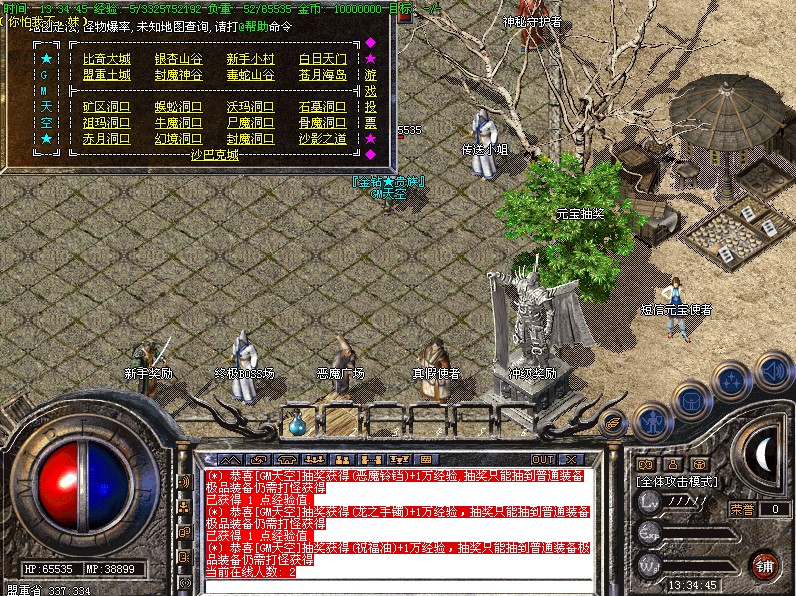The image size is (796, 596).
Task: Close the chat toolbar with the X button
Action: (x=570, y=459)
